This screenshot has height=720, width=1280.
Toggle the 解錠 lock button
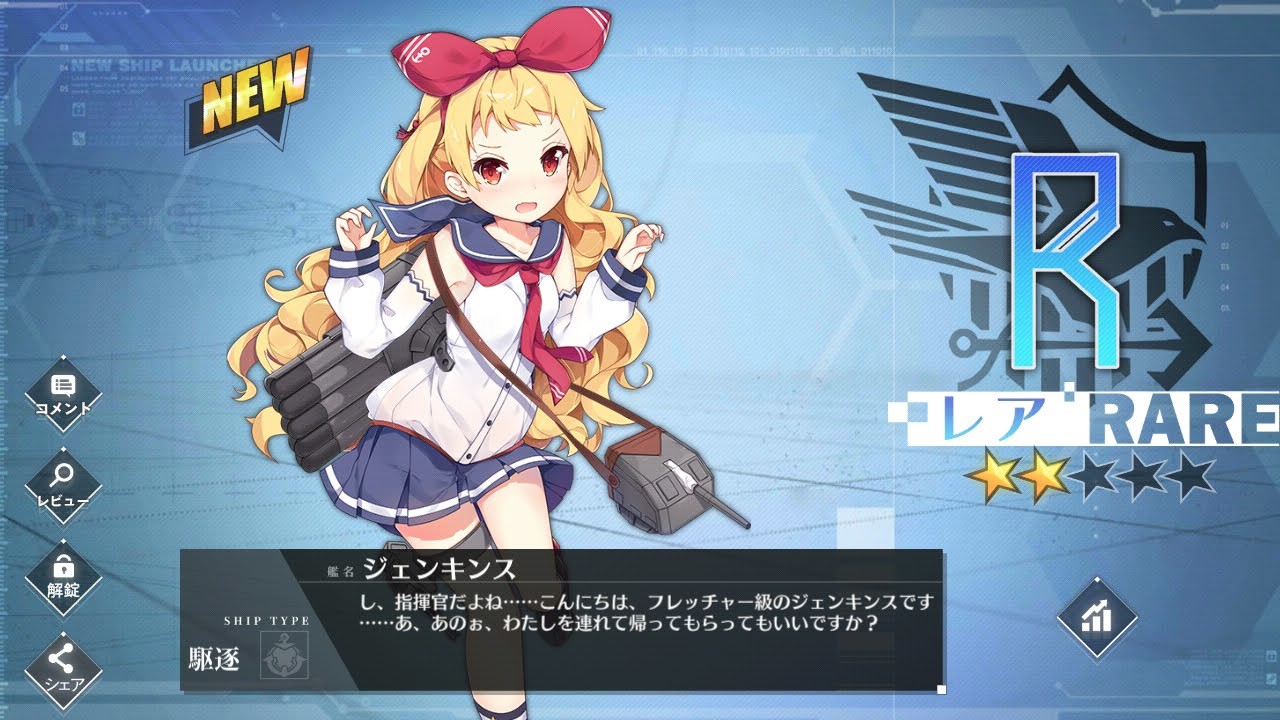click(x=63, y=576)
